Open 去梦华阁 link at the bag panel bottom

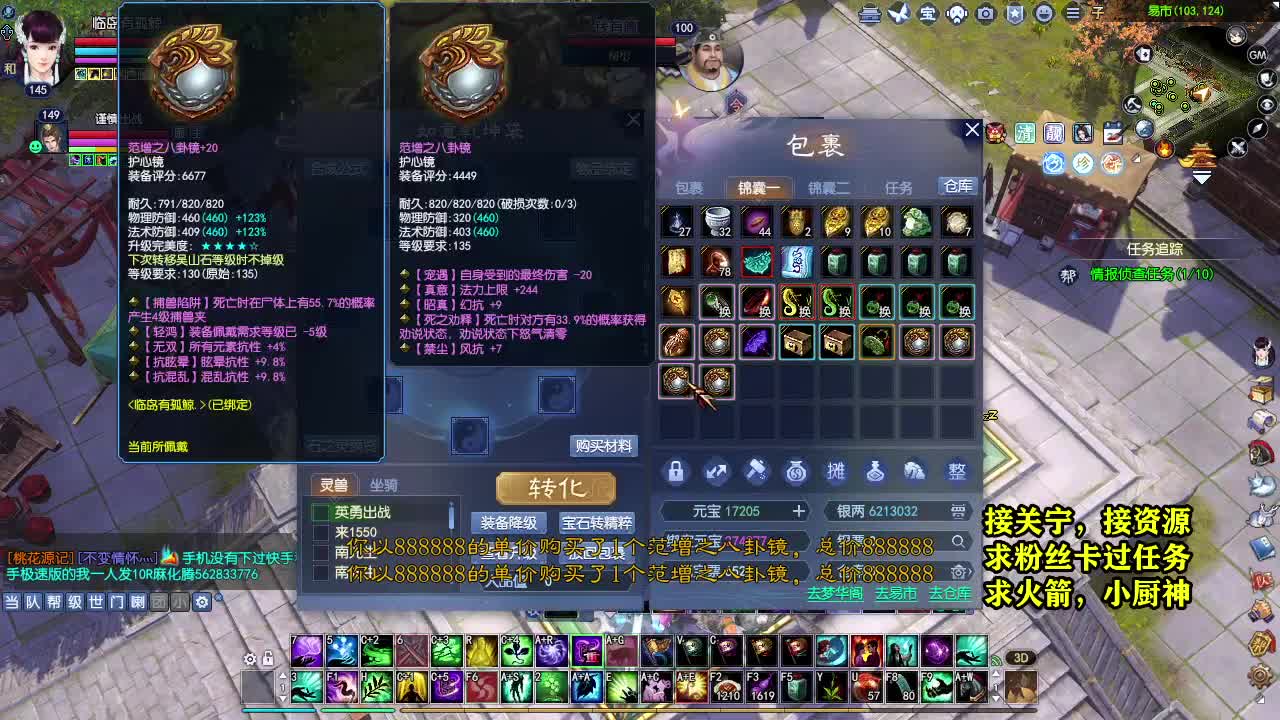click(x=836, y=592)
